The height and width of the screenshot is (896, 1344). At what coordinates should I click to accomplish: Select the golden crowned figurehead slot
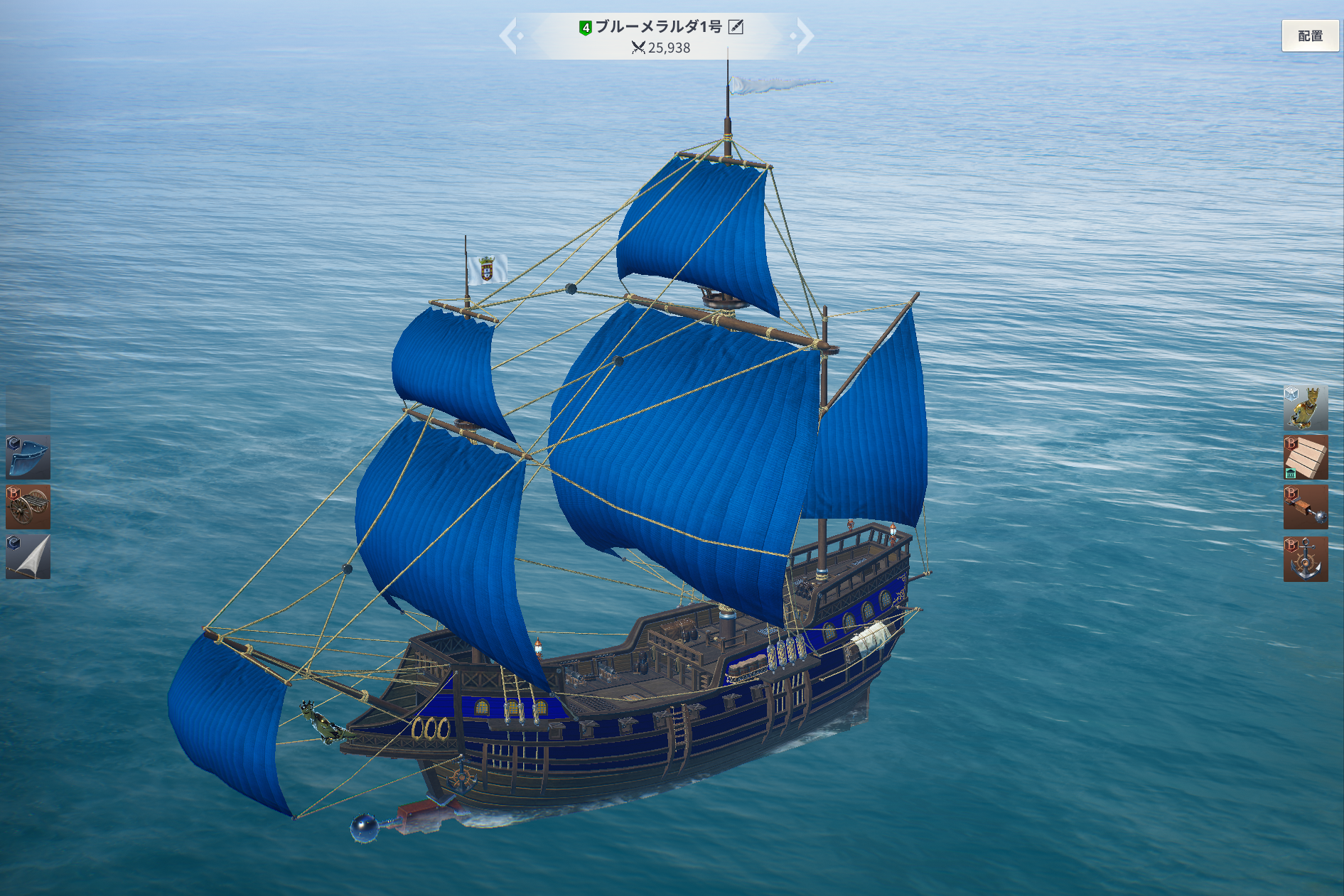[x=1305, y=408]
